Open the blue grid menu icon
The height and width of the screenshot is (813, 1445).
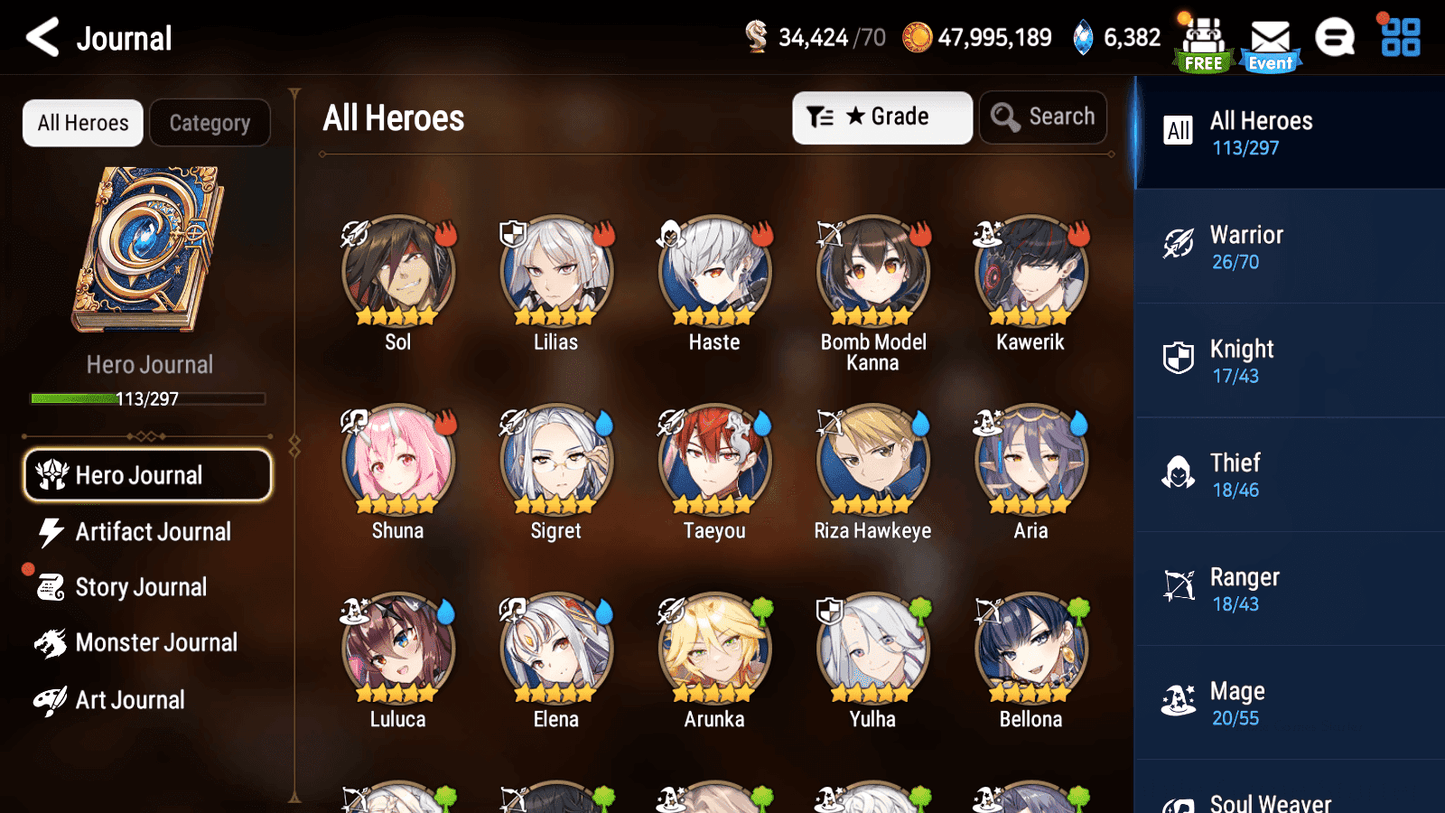pos(1398,37)
